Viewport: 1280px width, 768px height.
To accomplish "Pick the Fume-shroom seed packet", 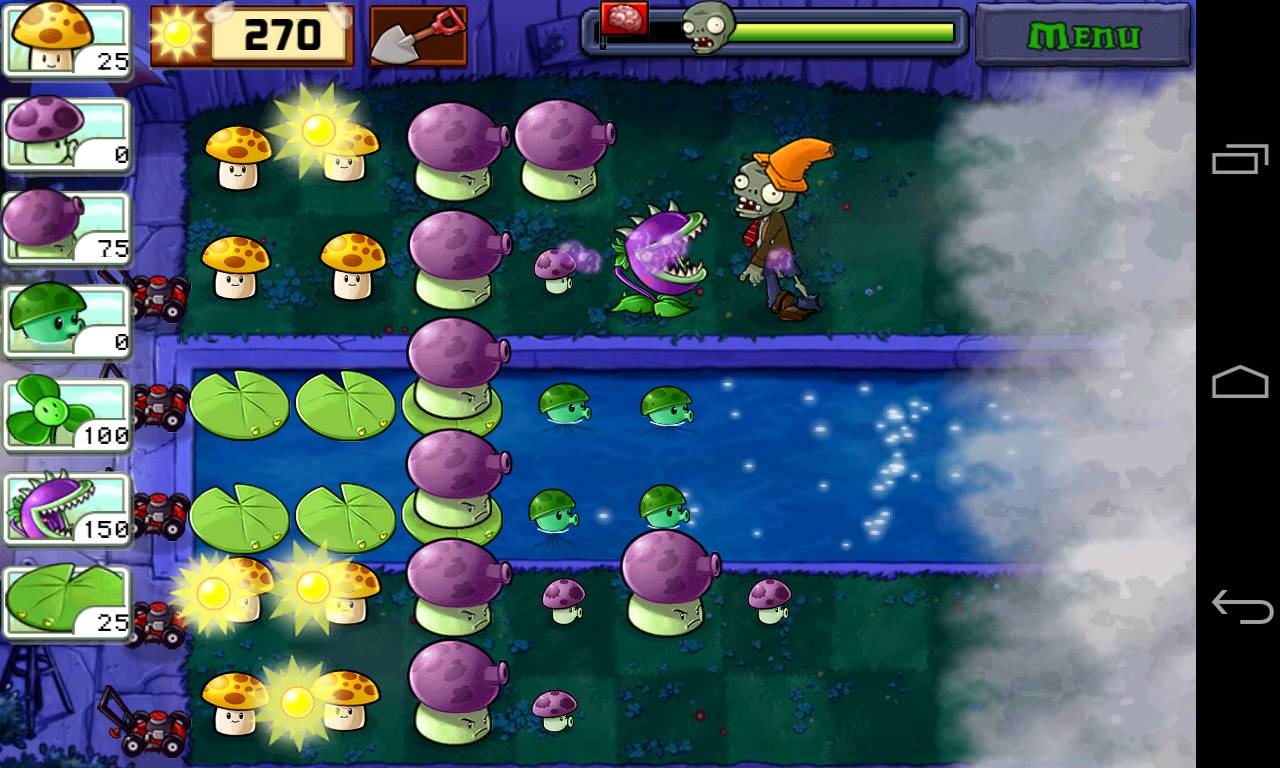I will coord(65,227).
